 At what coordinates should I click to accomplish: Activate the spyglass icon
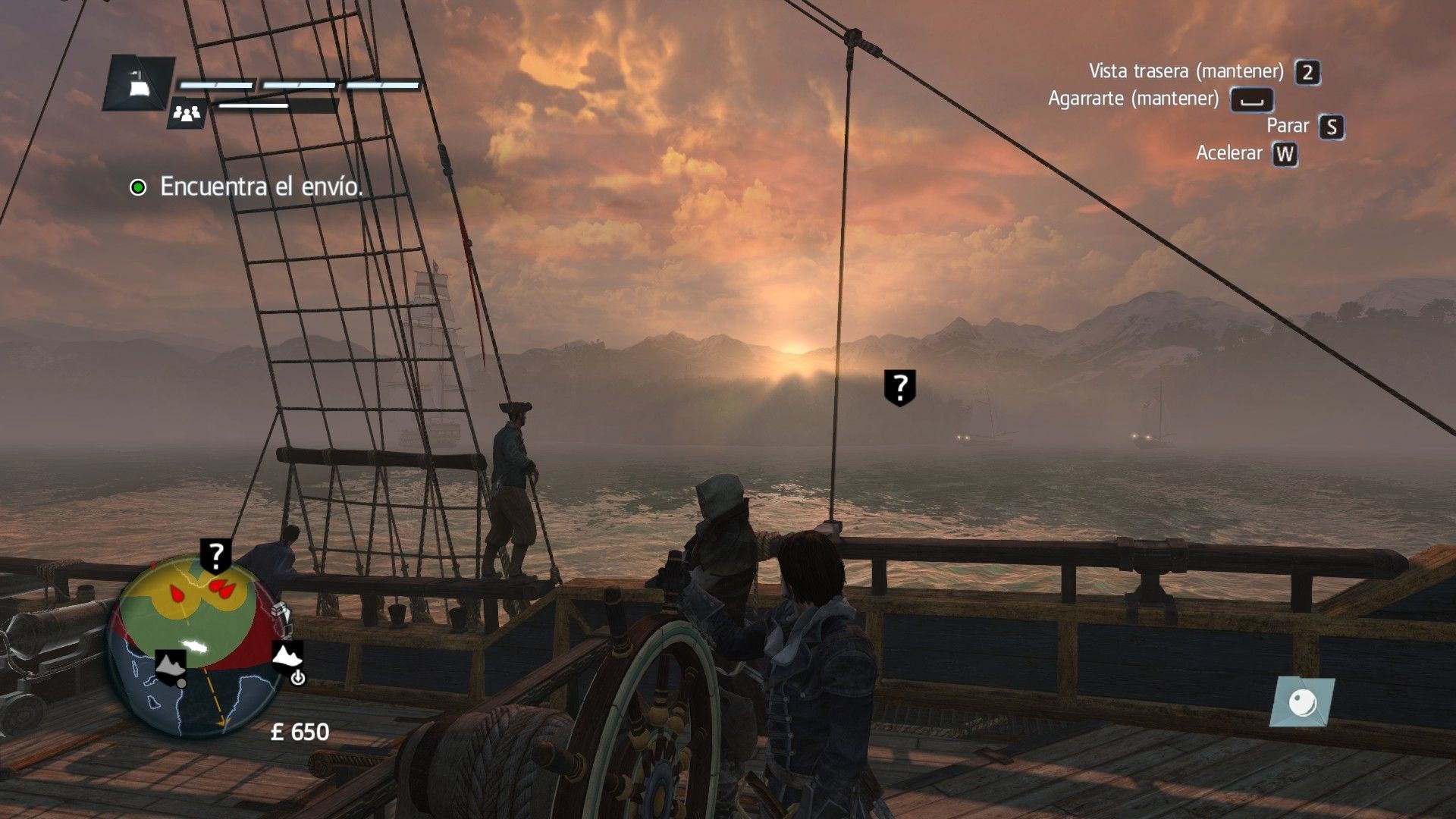point(1303,701)
